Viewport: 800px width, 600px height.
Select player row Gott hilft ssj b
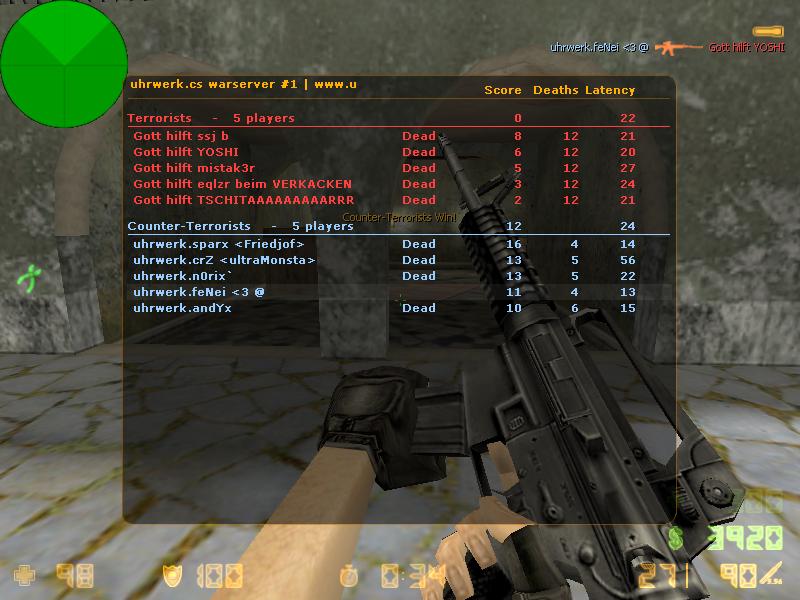coord(181,136)
